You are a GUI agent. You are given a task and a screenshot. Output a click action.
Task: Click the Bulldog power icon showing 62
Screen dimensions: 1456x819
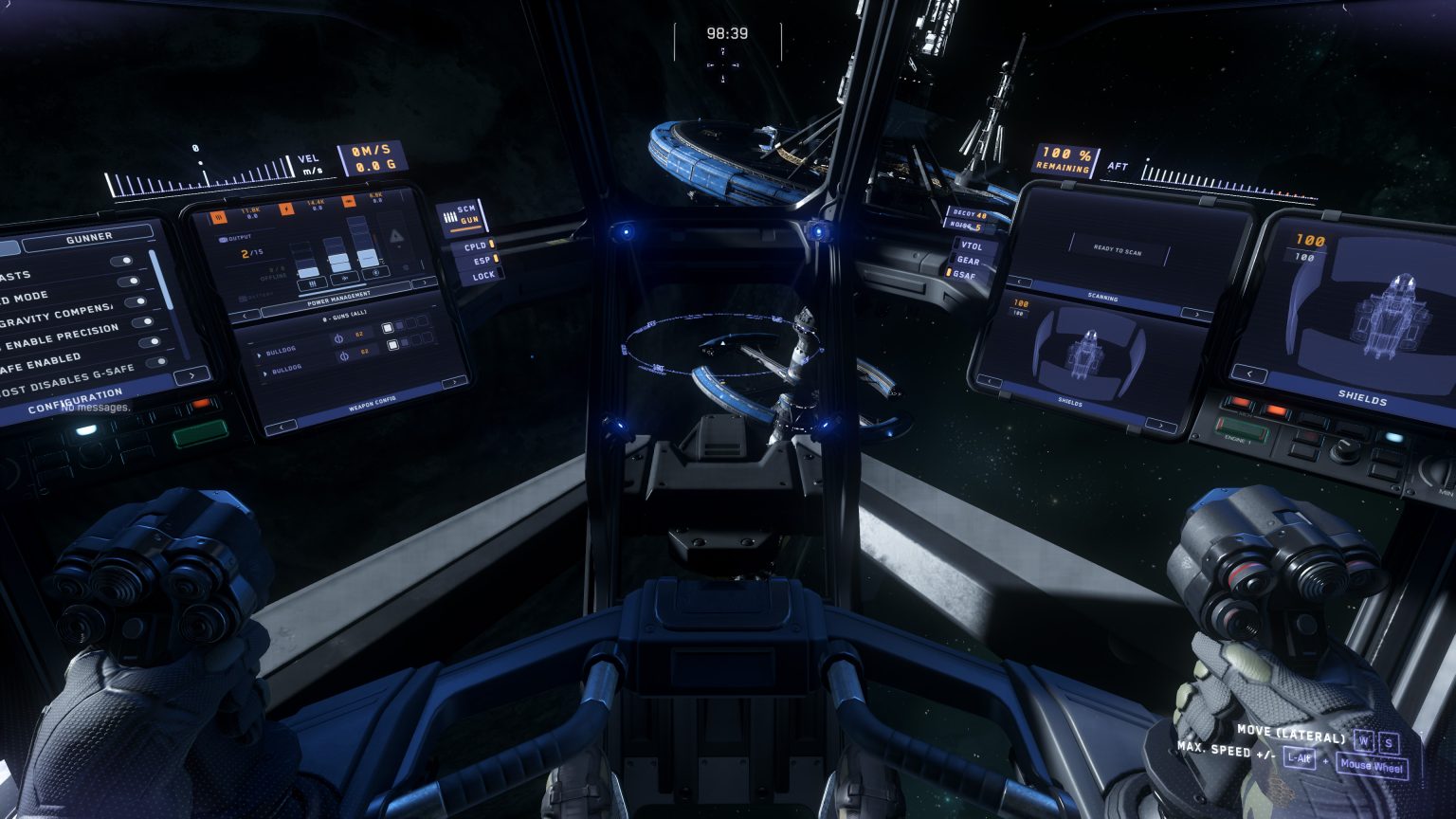[x=339, y=339]
